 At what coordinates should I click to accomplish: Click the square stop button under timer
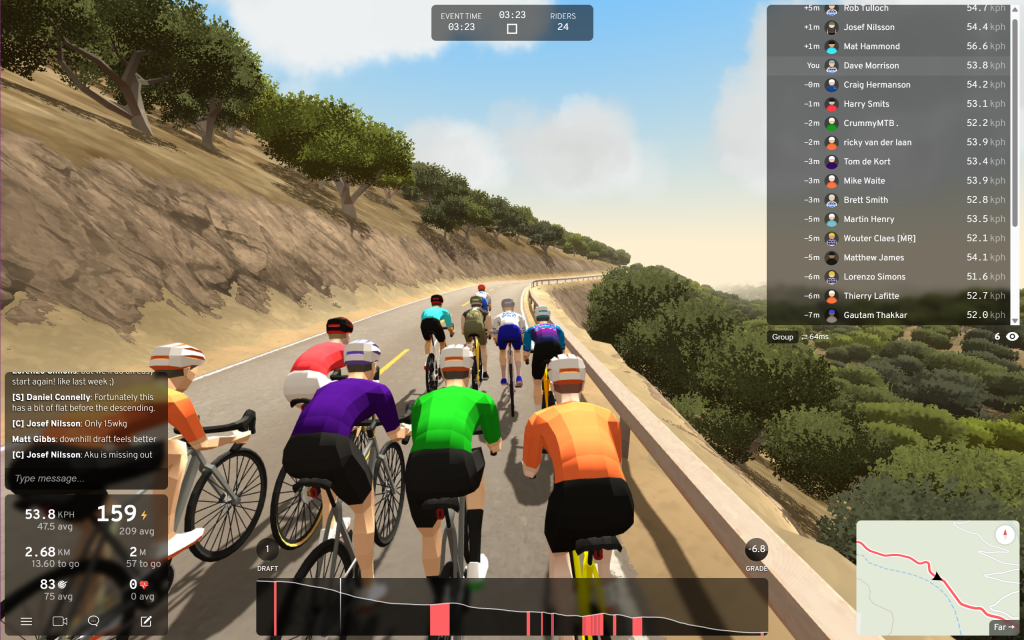point(512,29)
